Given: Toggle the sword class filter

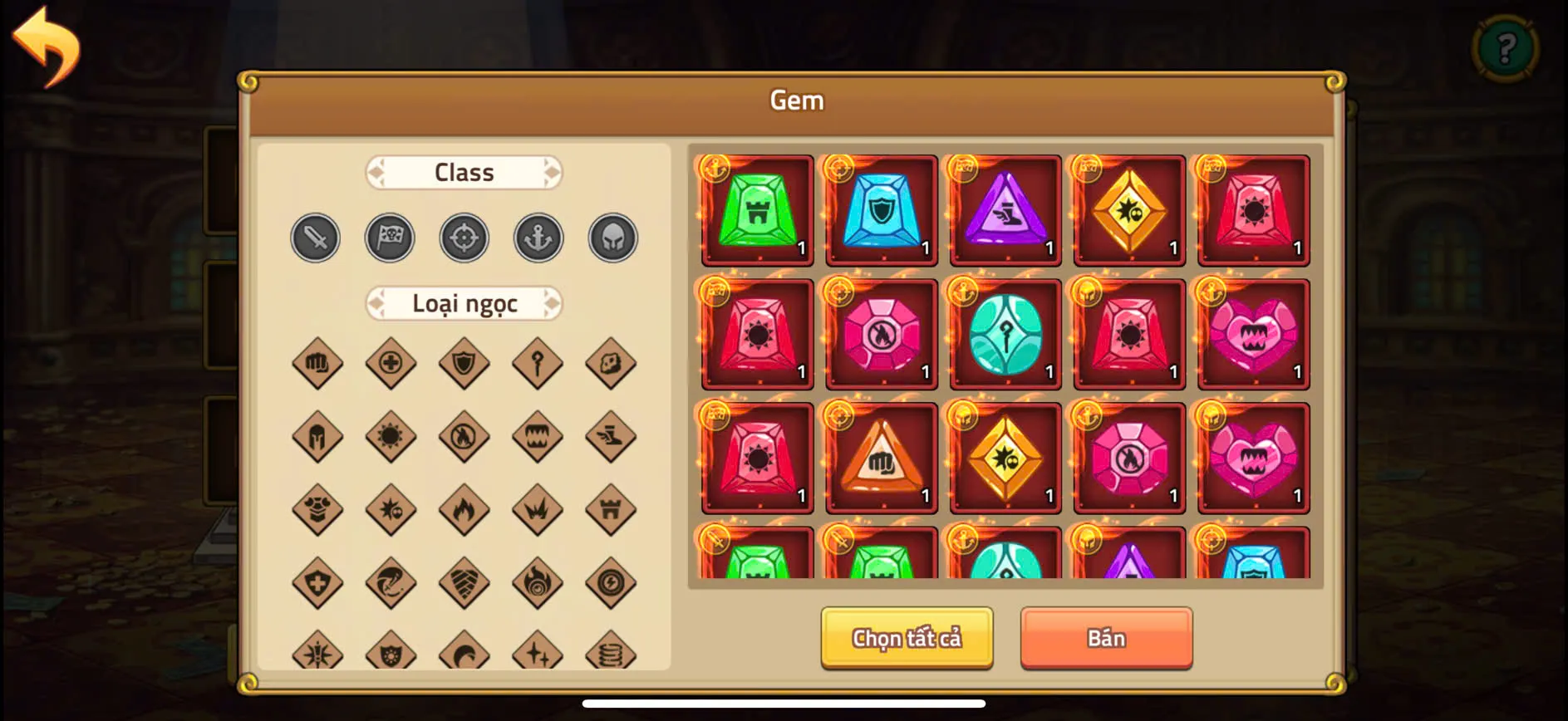Looking at the screenshot, I should pyautogui.click(x=315, y=238).
